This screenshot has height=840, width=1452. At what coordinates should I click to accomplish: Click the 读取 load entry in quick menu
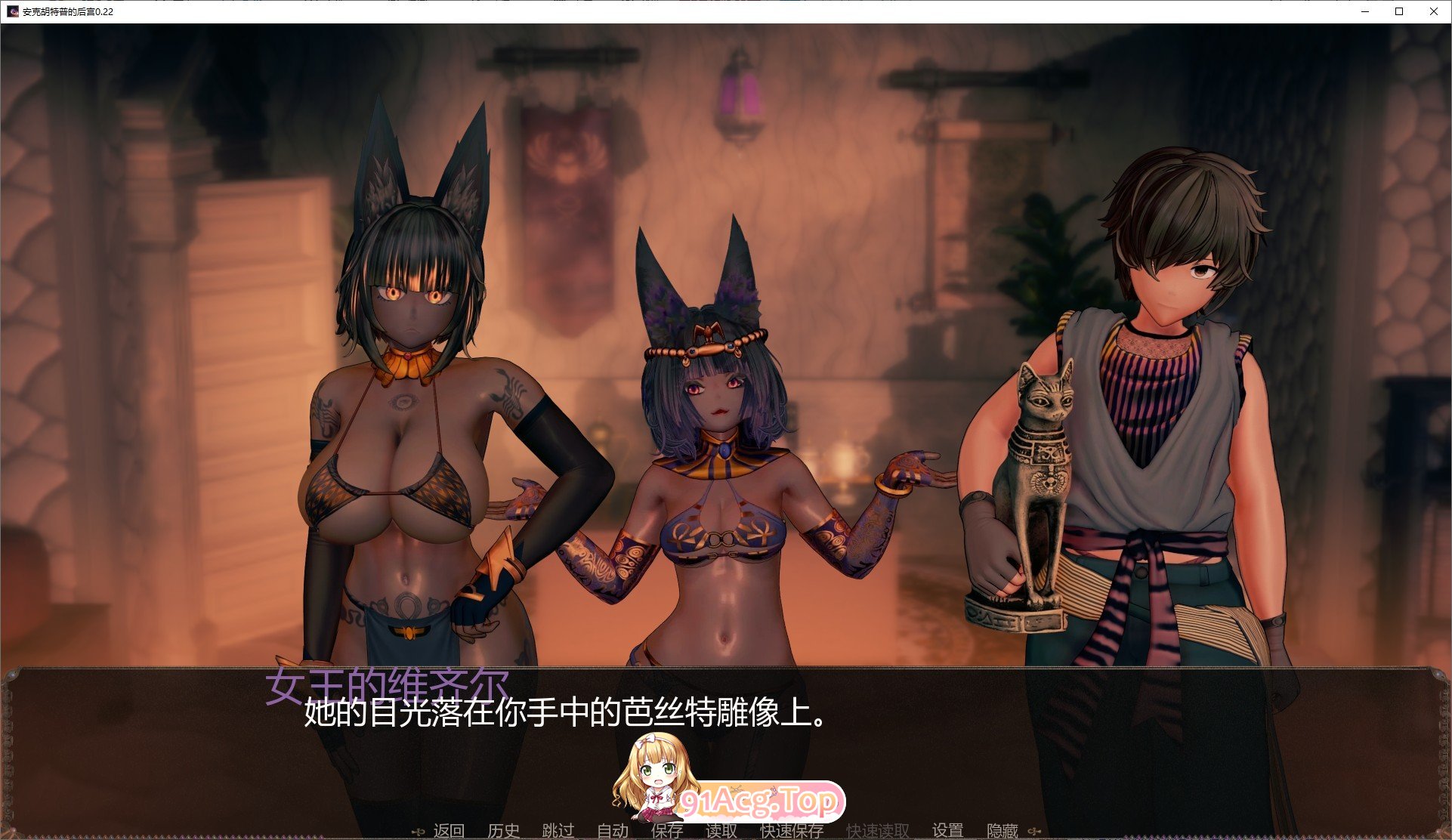point(720,829)
